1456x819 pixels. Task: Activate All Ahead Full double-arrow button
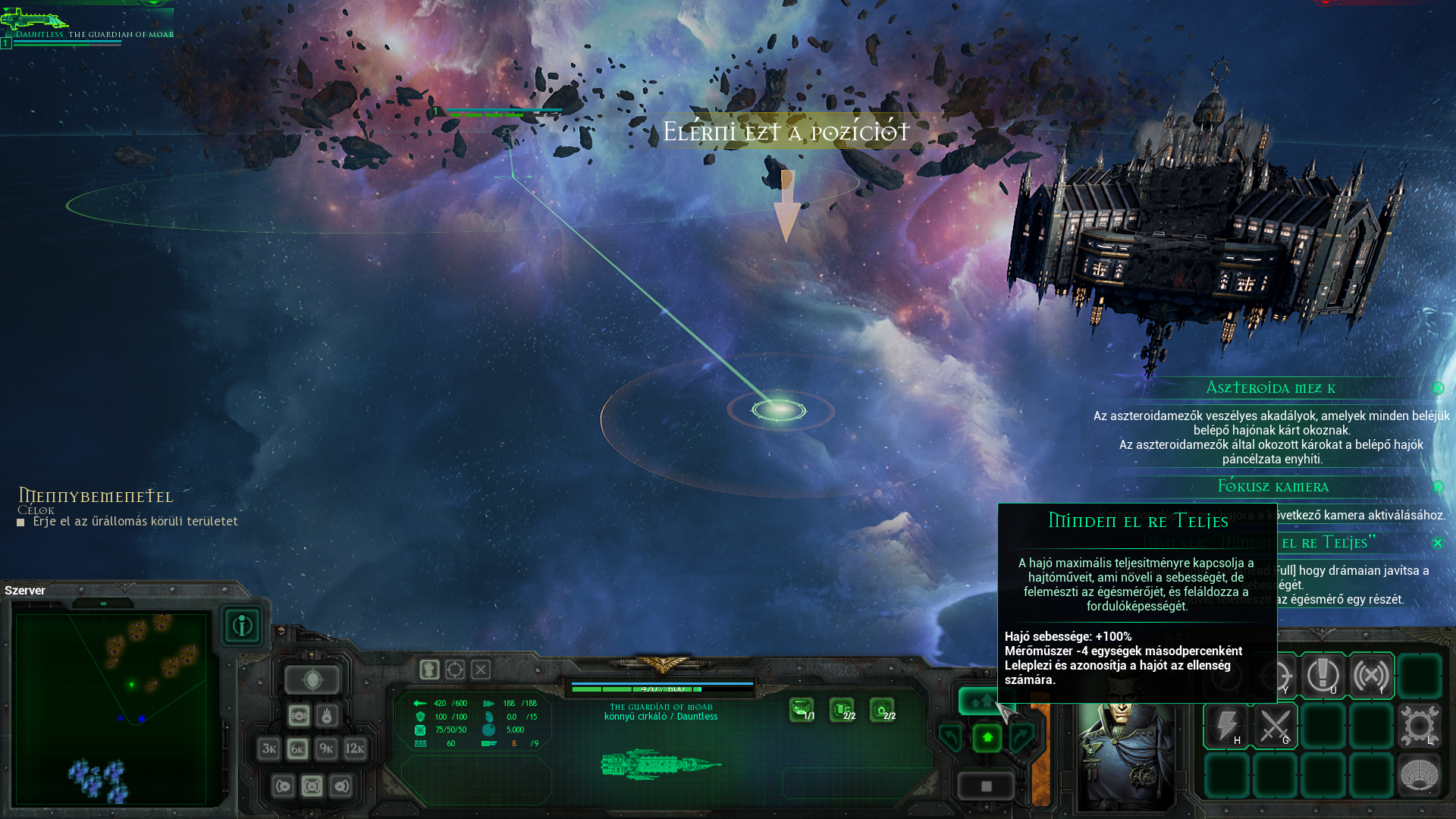point(980,701)
